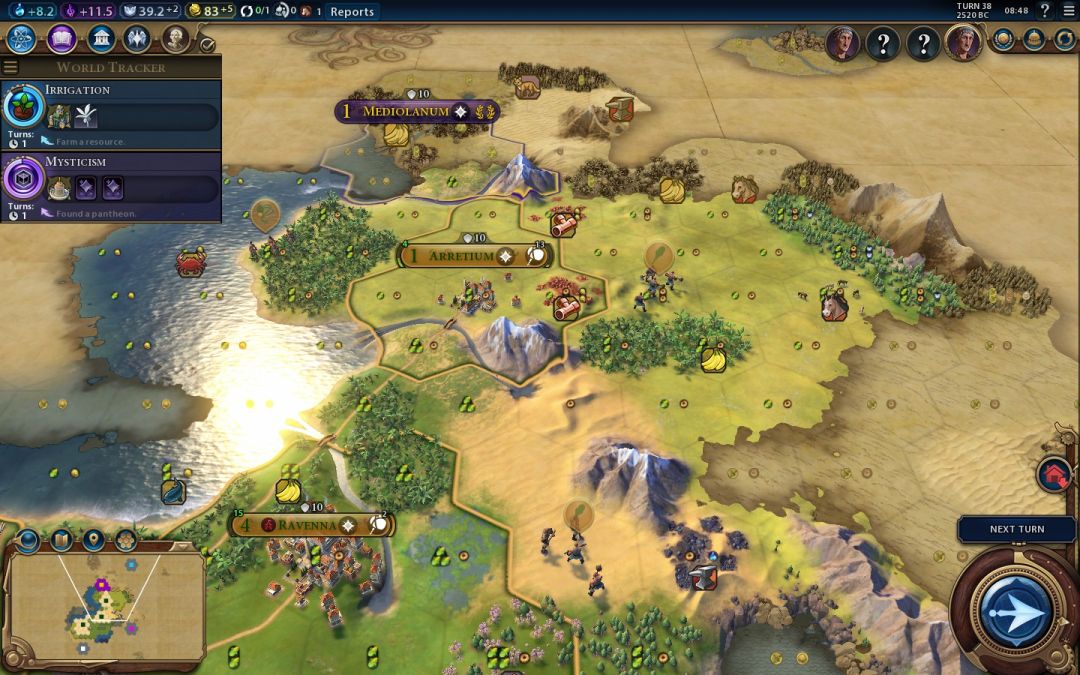The width and height of the screenshot is (1080, 675).
Task: Open the Government screen
Action: [x=100, y=39]
